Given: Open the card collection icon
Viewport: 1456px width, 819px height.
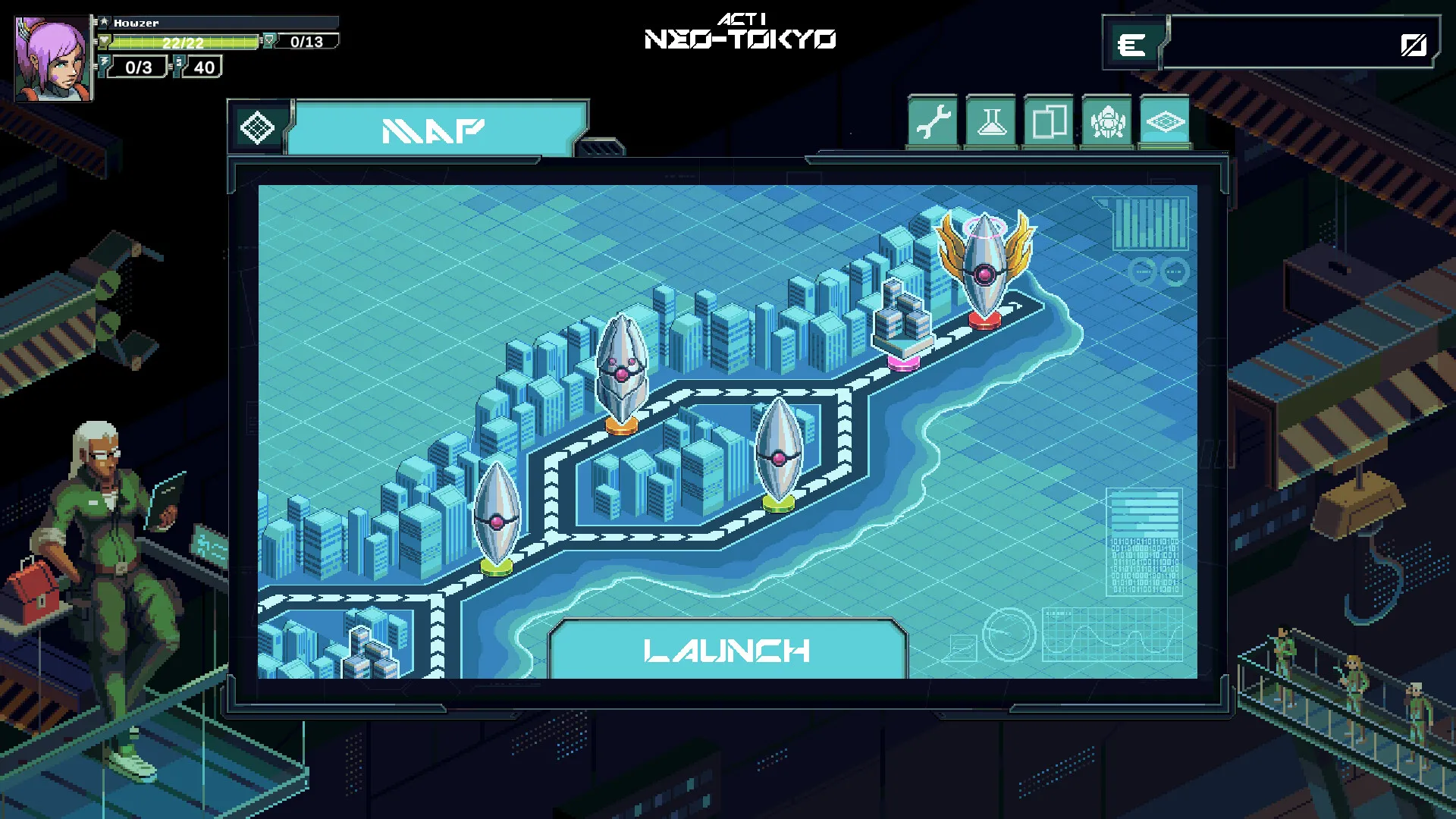Looking at the screenshot, I should 1049,122.
